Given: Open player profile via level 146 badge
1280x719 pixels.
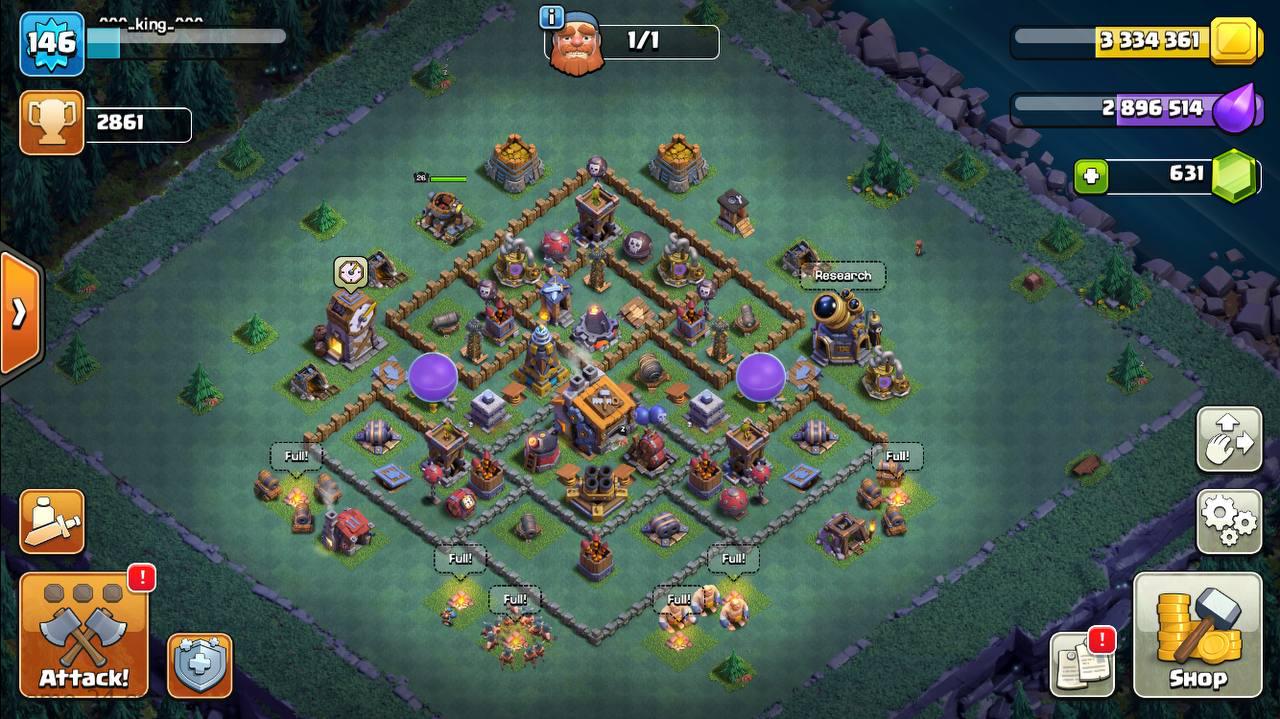Looking at the screenshot, I should [51, 44].
